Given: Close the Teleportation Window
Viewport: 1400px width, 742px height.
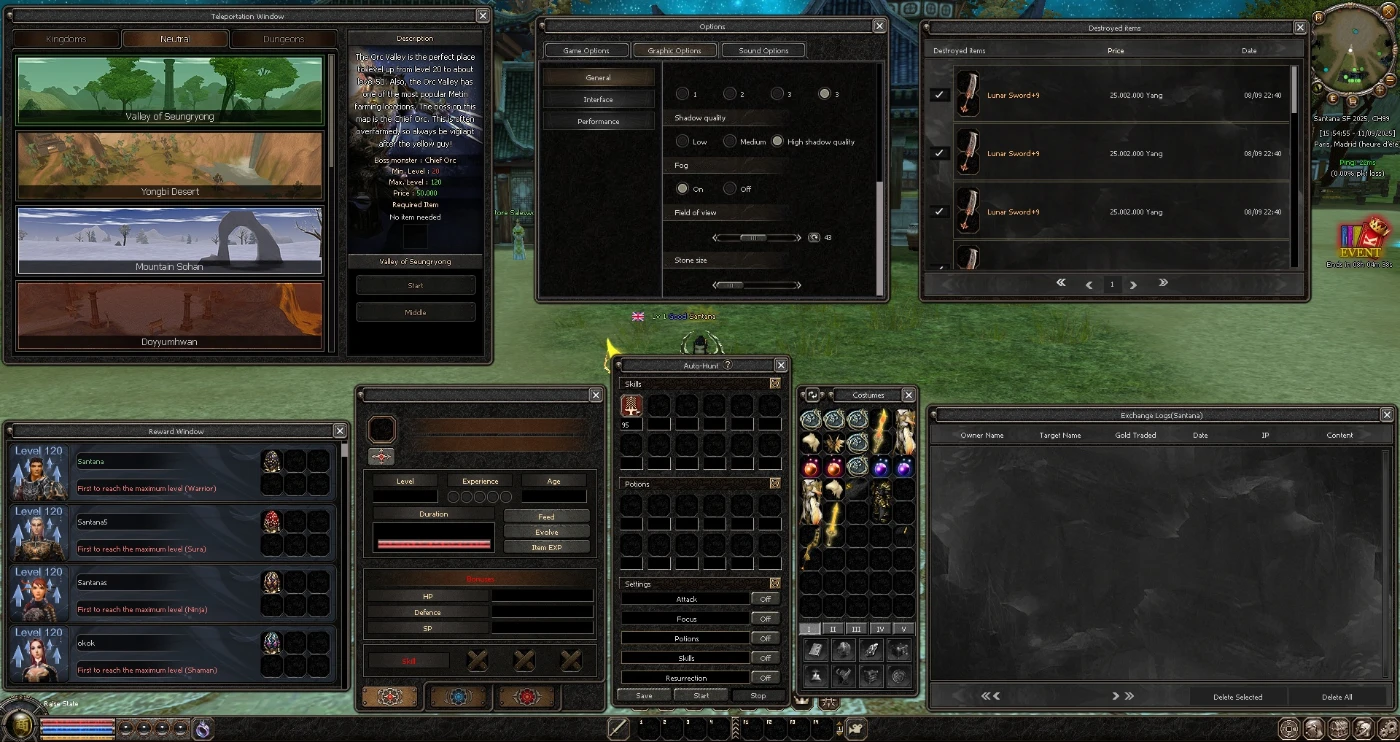Looking at the screenshot, I should 483,16.
